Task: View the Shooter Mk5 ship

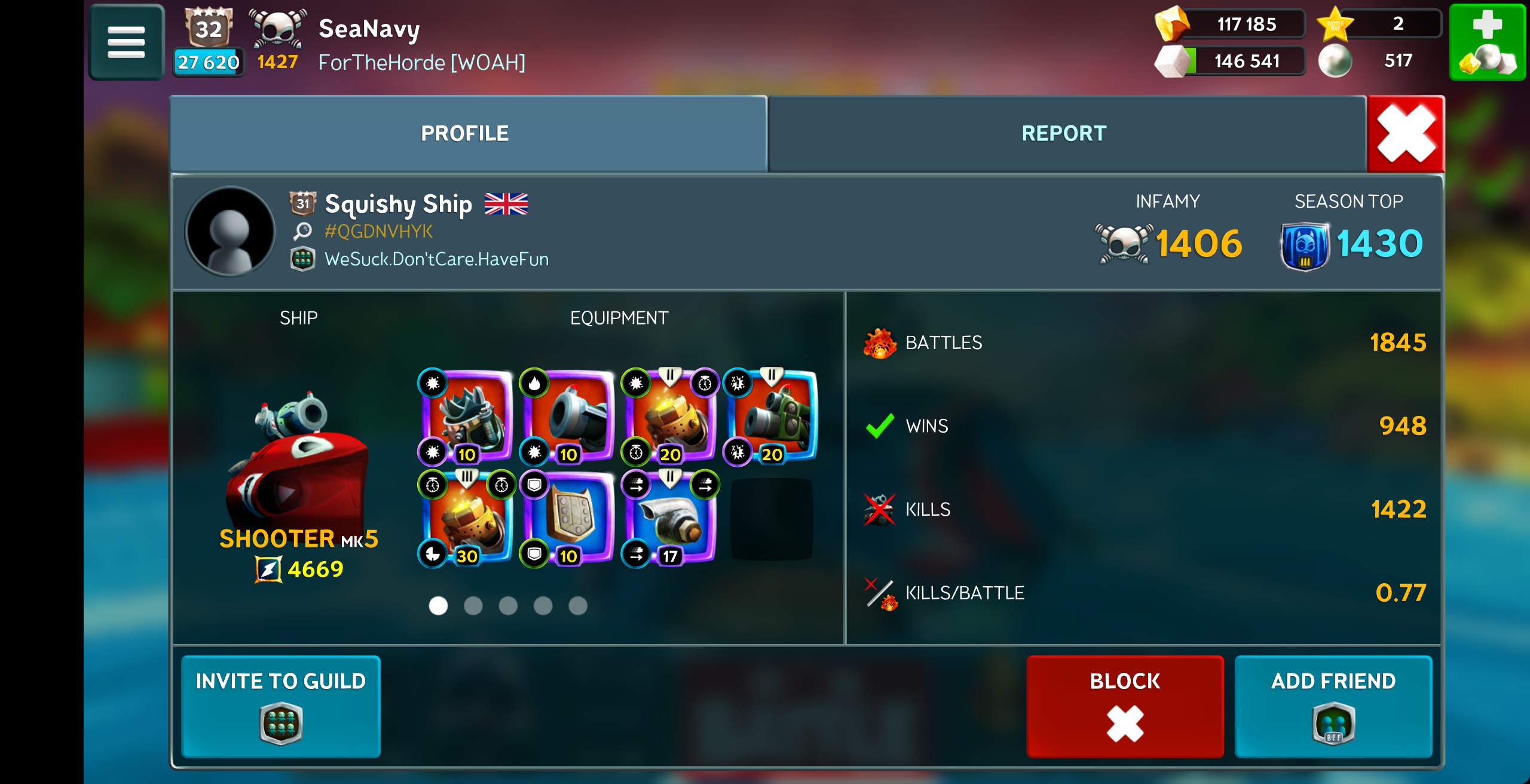Action: pos(298,466)
